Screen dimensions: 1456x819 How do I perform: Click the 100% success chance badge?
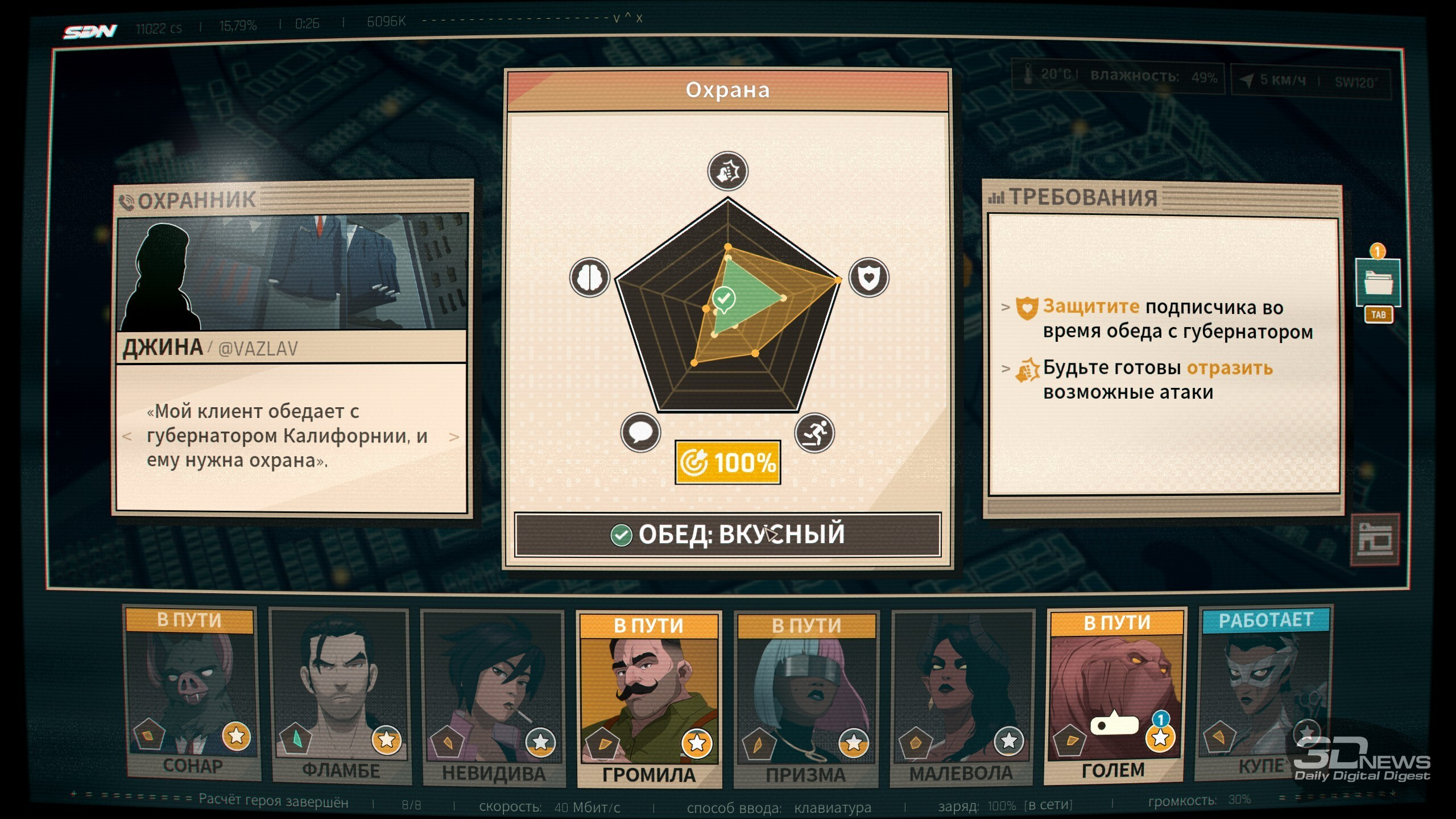coord(727,462)
